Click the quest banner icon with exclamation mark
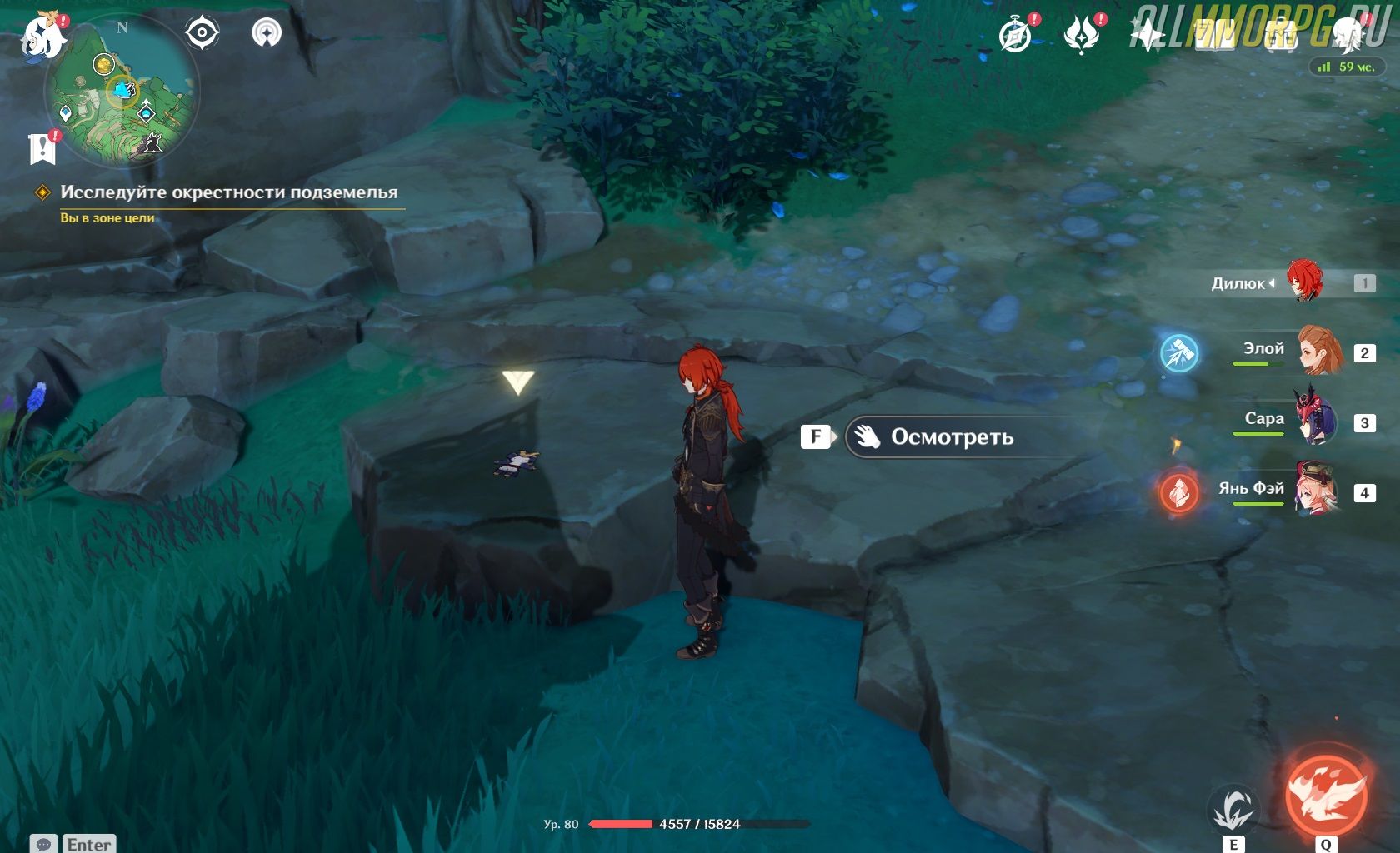This screenshot has height=853, width=1400. coord(42,148)
